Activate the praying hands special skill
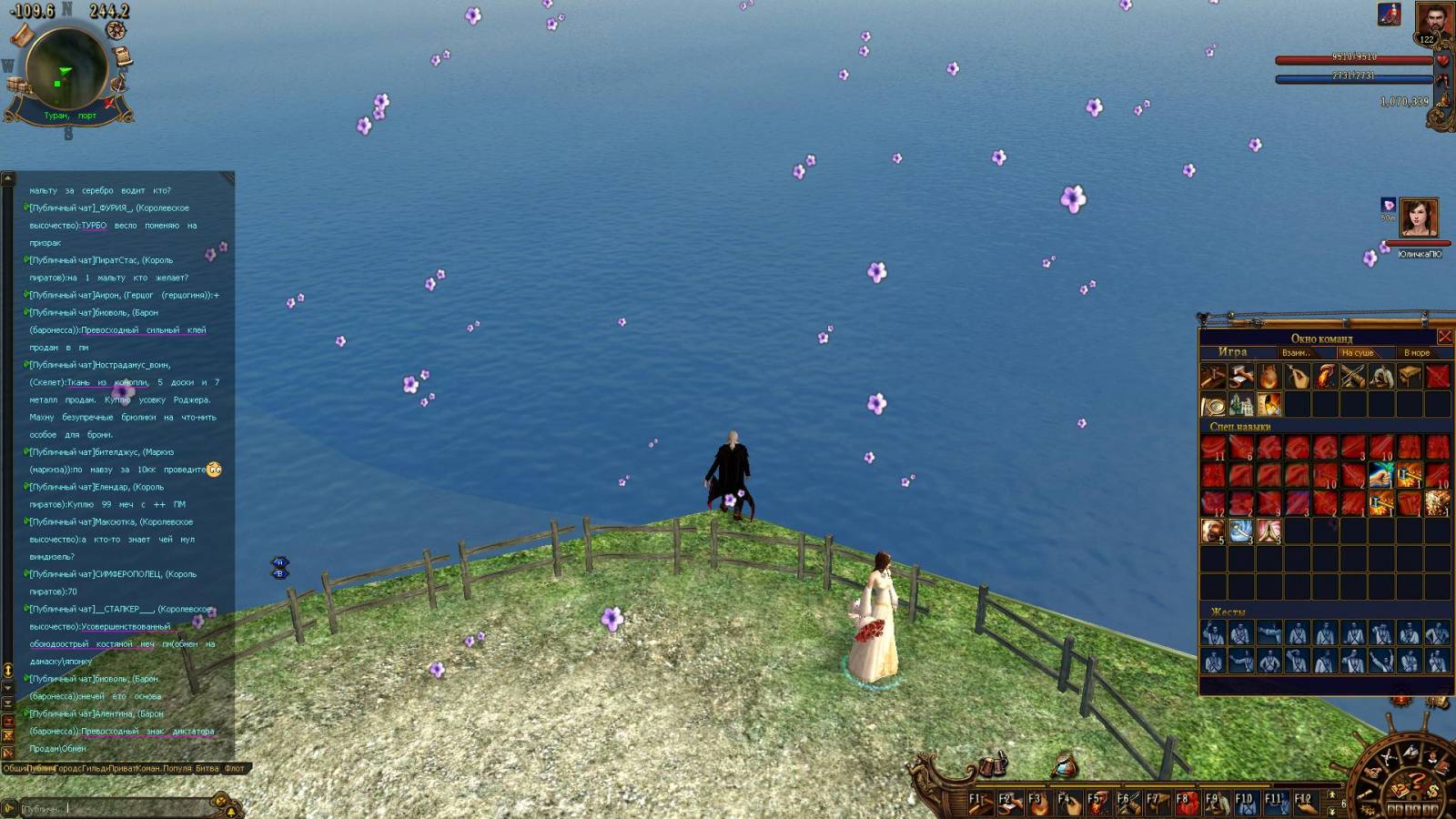Screen dimensions: 1456x819 1269,531
